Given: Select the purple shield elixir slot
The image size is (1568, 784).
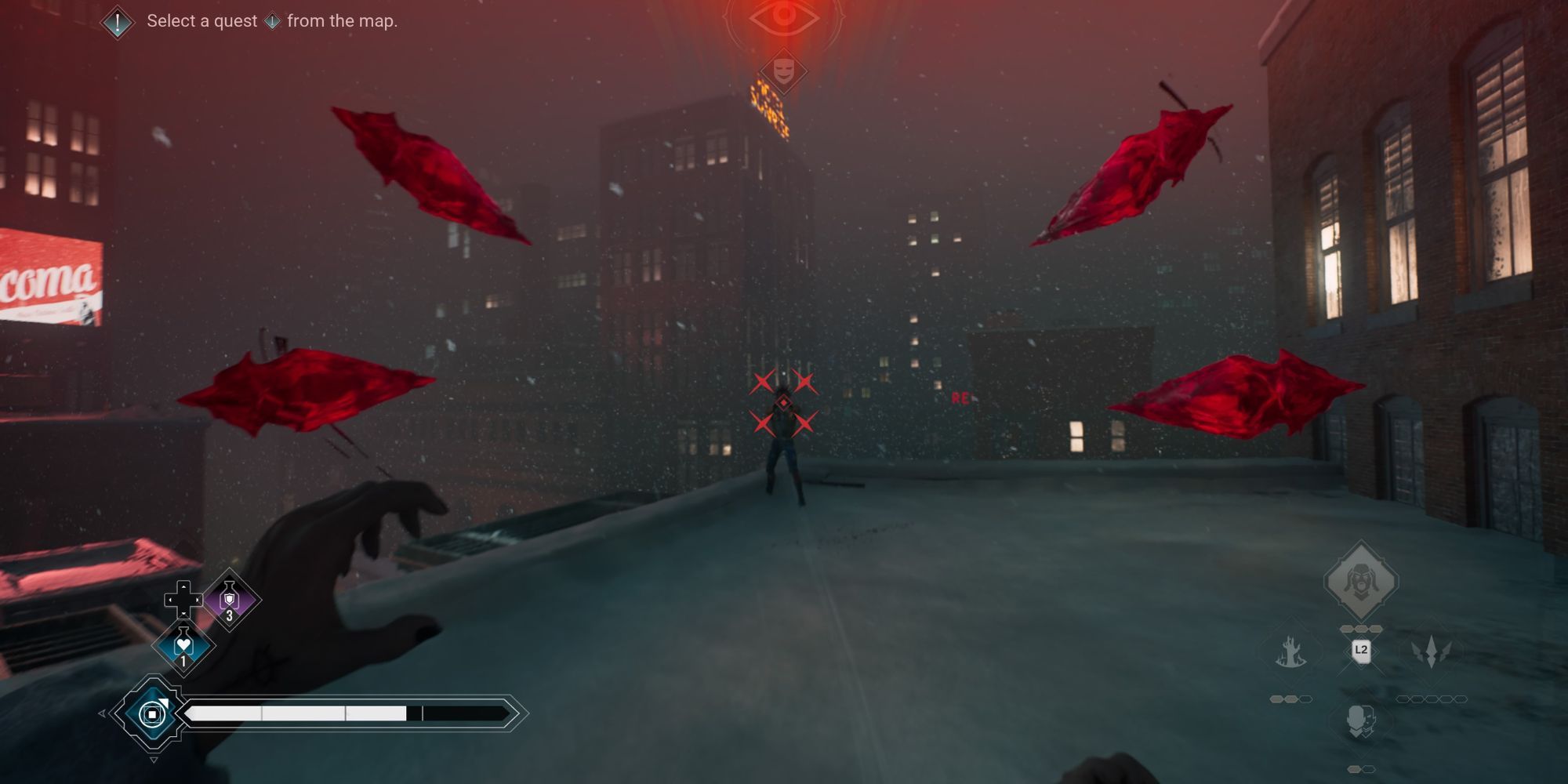Looking at the screenshot, I should (230, 600).
